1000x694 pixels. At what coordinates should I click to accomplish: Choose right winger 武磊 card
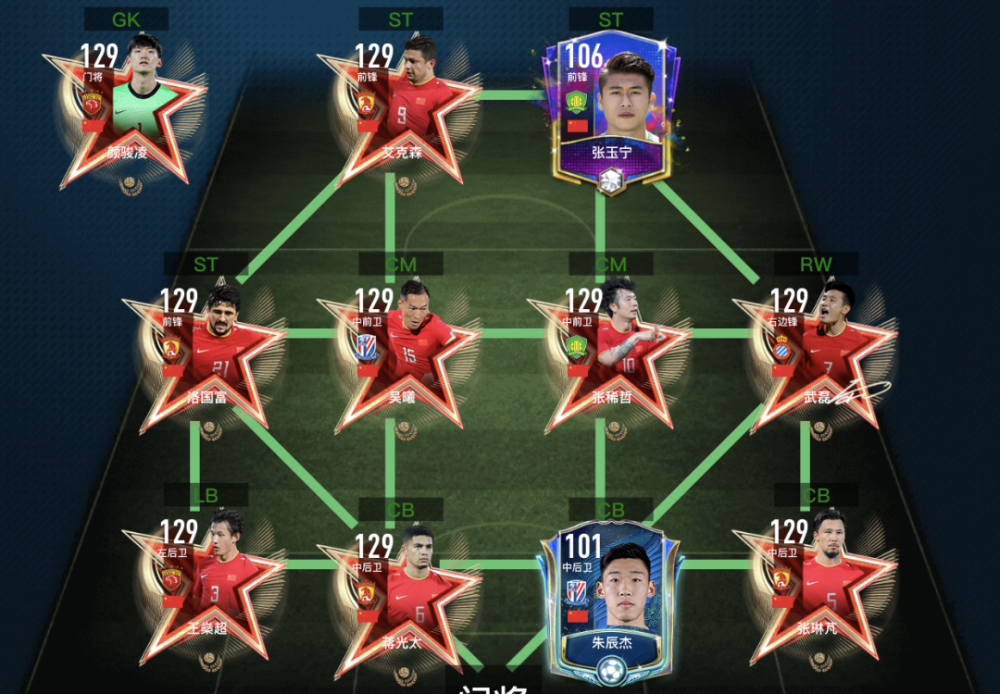point(815,355)
